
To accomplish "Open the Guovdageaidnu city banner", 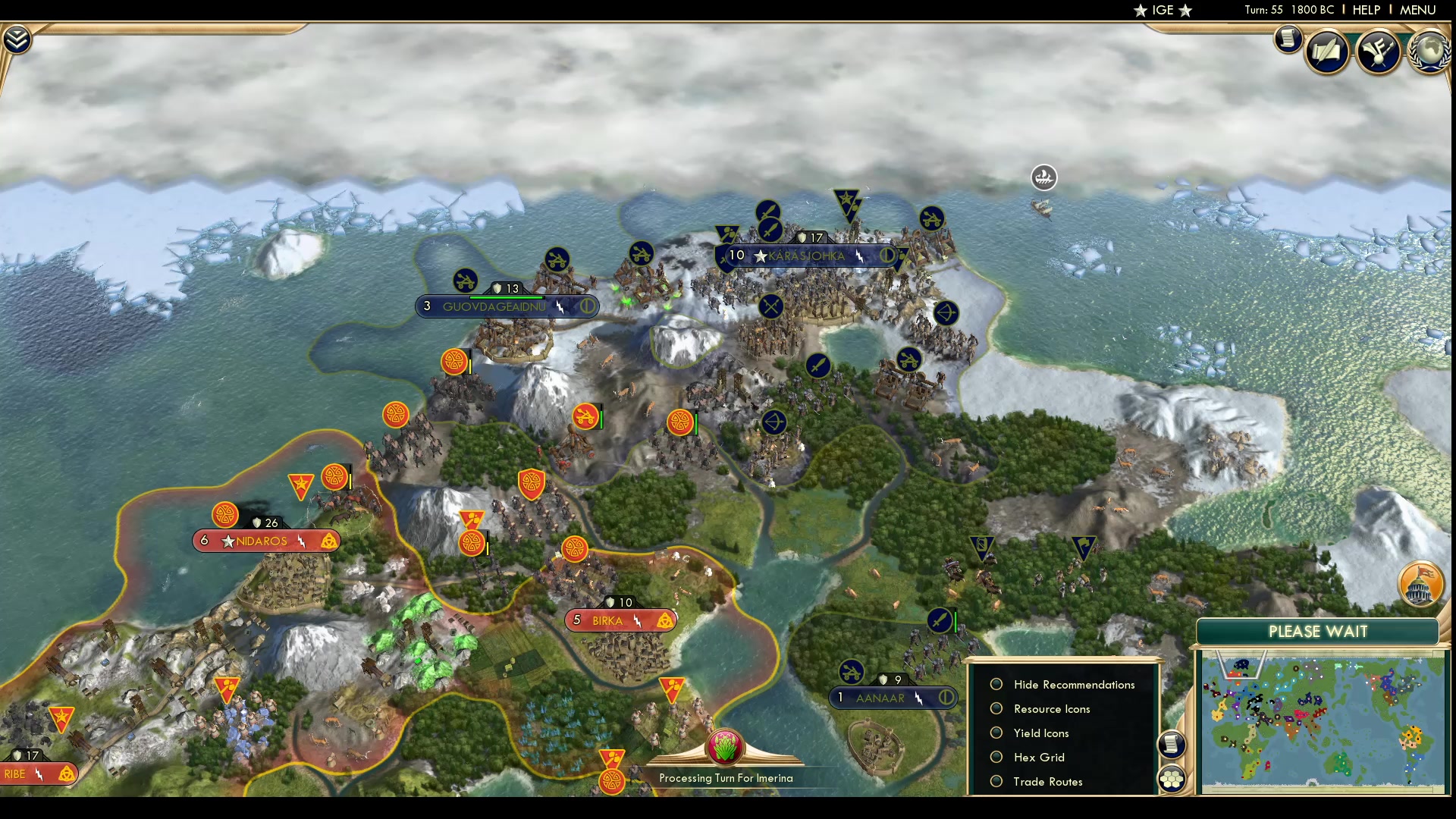I will (x=494, y=307).
